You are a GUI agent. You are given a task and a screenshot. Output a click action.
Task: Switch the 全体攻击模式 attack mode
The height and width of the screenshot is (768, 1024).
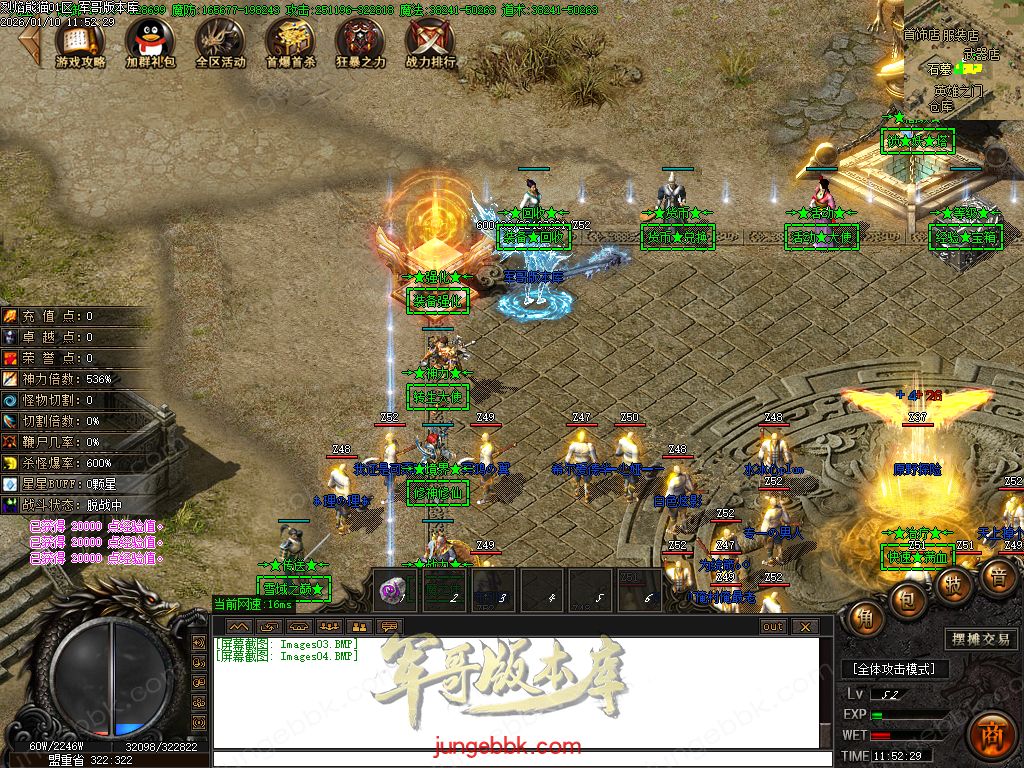(894, 669)
